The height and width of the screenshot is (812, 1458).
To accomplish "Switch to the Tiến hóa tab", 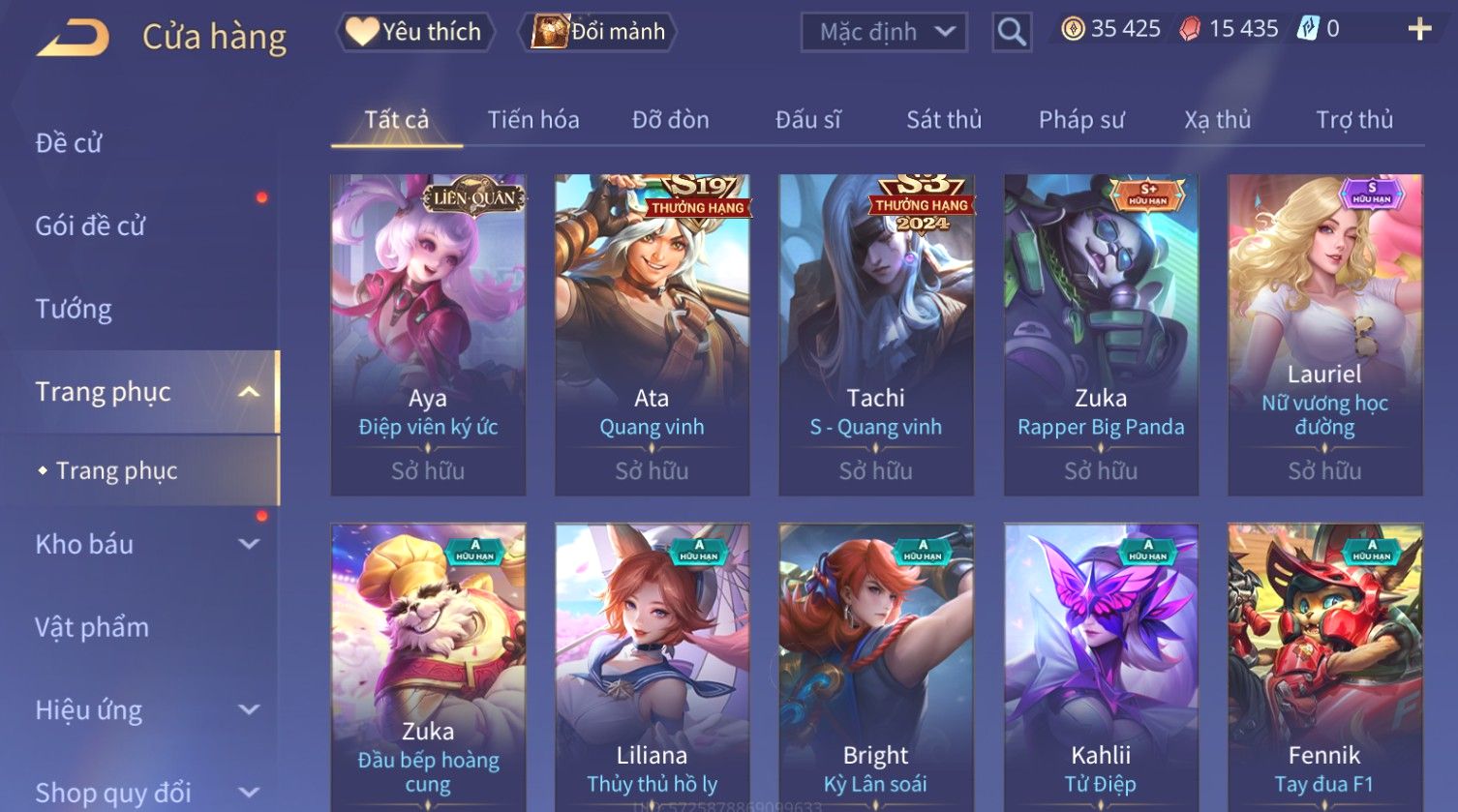I will pyautogui.click(x=533, y=120).
